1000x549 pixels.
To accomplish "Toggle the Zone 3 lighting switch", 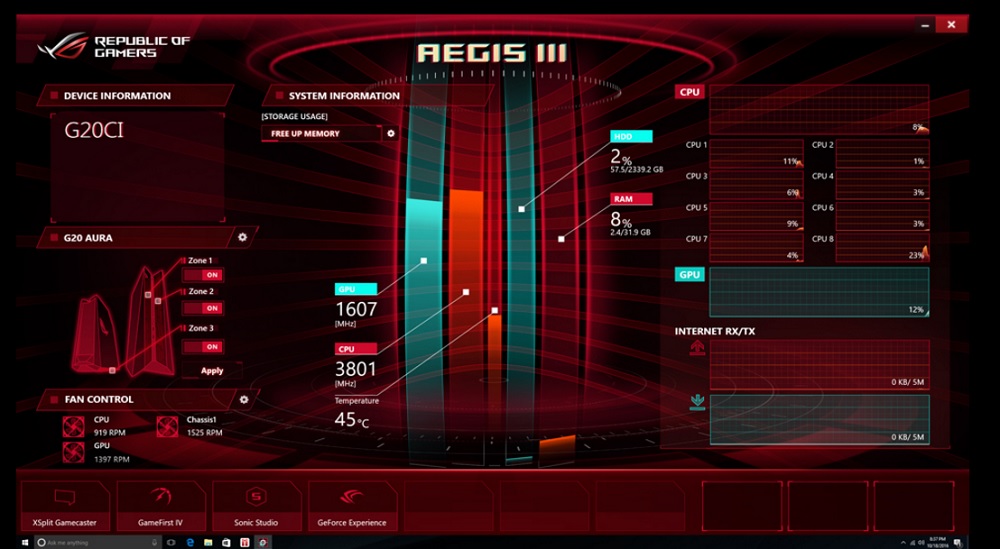I will [x=211, y=346].
